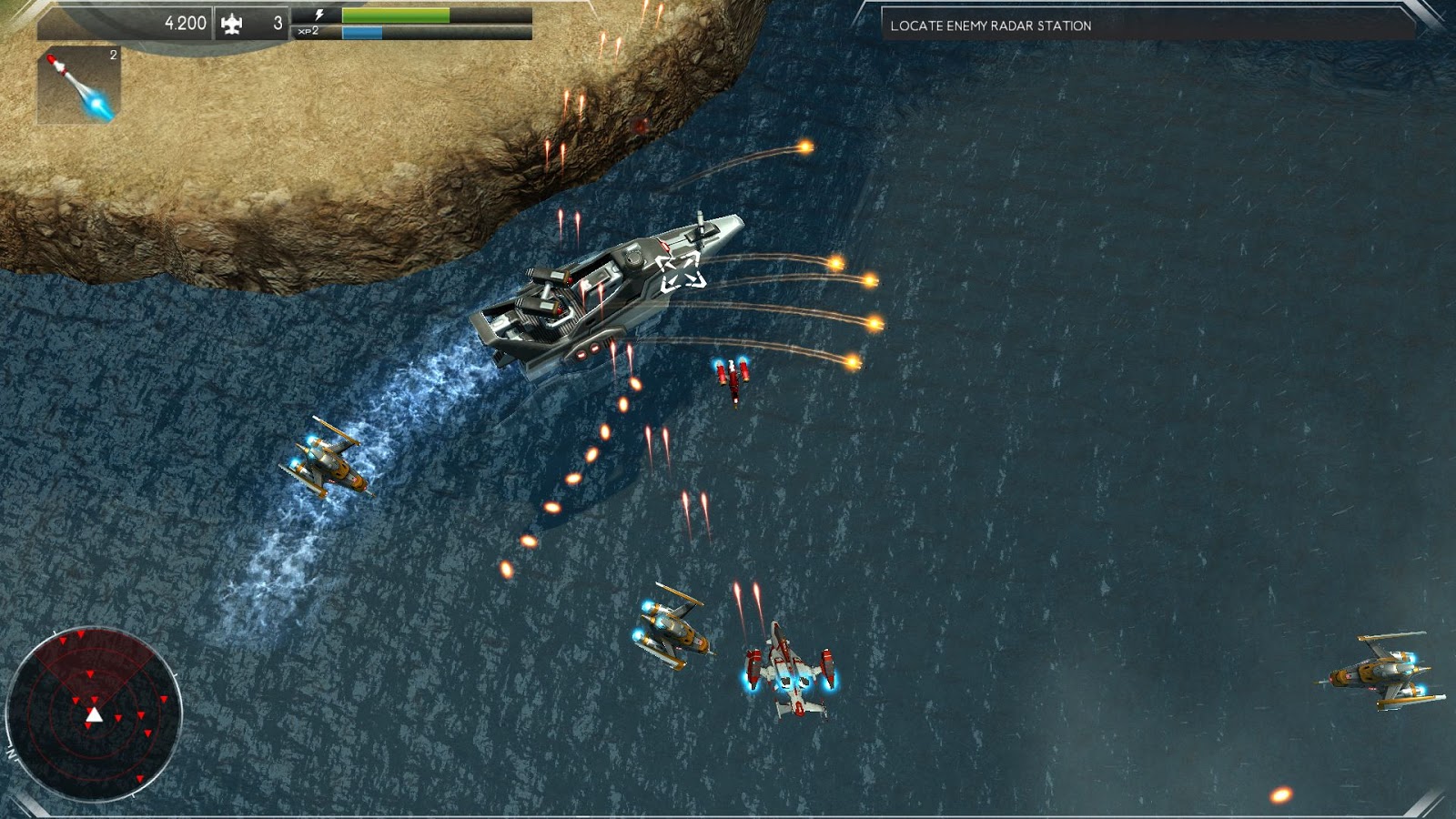Viewport: 1456px width, 819px height.
Task: Click the small red boat firing missiles
Action: (x=733, y=378)
